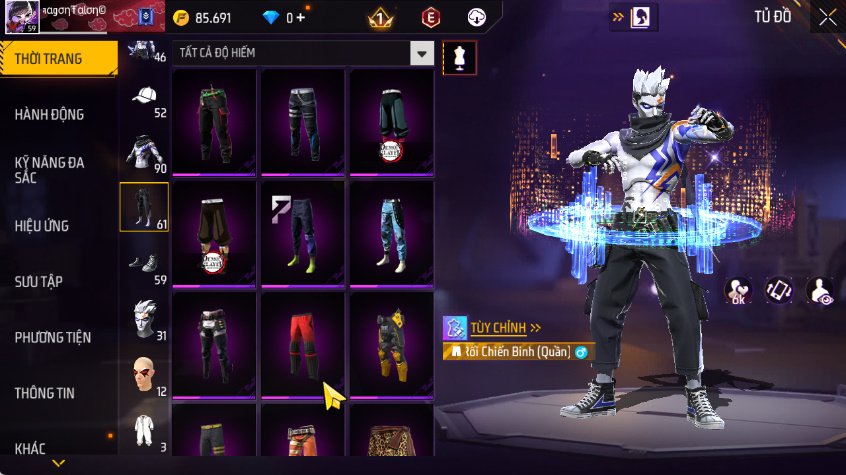This screenshot has height=475, width=846.
Task: Open the Thời Trang category
Action: point(58,59)
